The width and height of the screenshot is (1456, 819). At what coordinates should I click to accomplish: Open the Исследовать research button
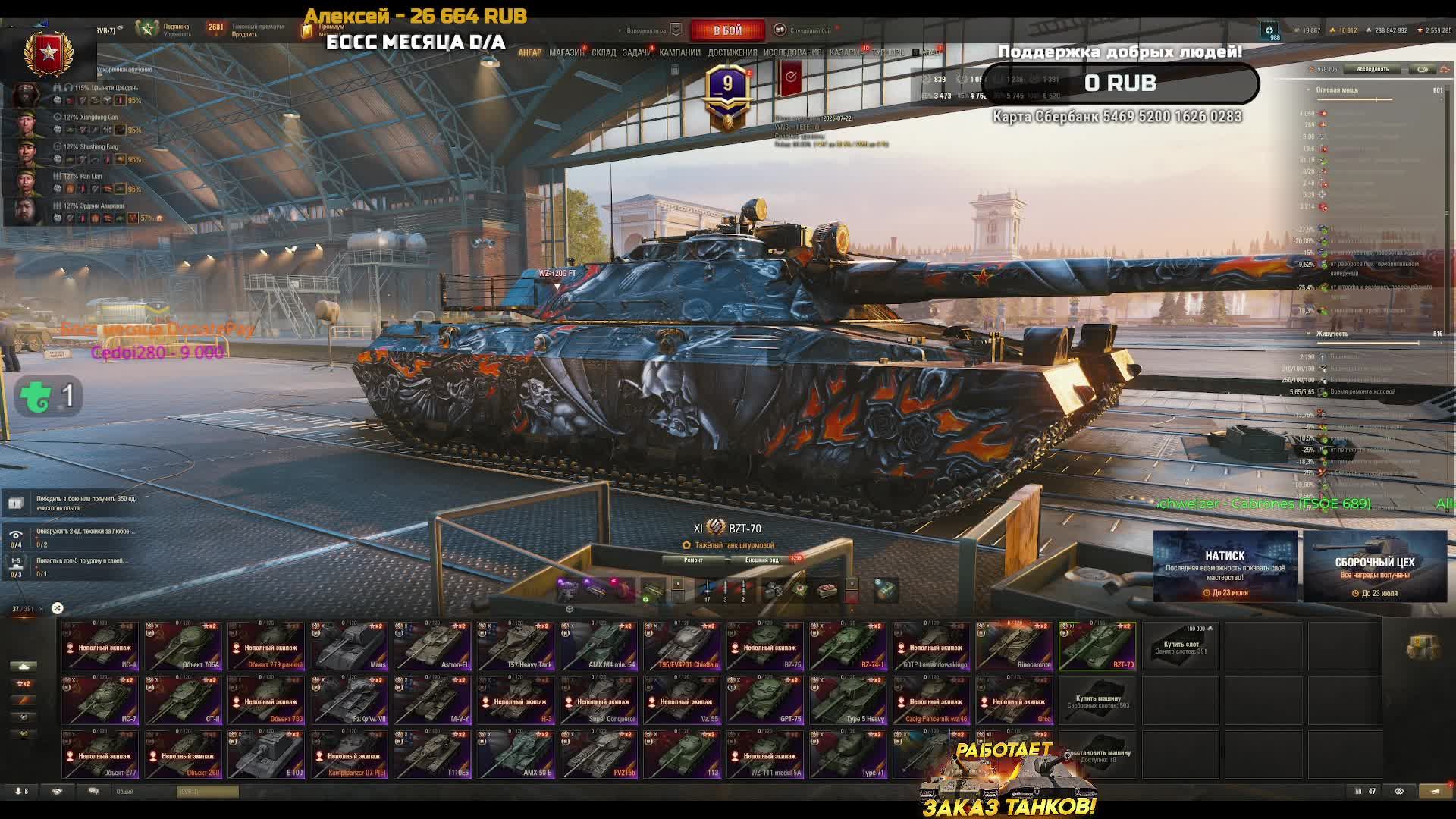(x=1372, y=69)
